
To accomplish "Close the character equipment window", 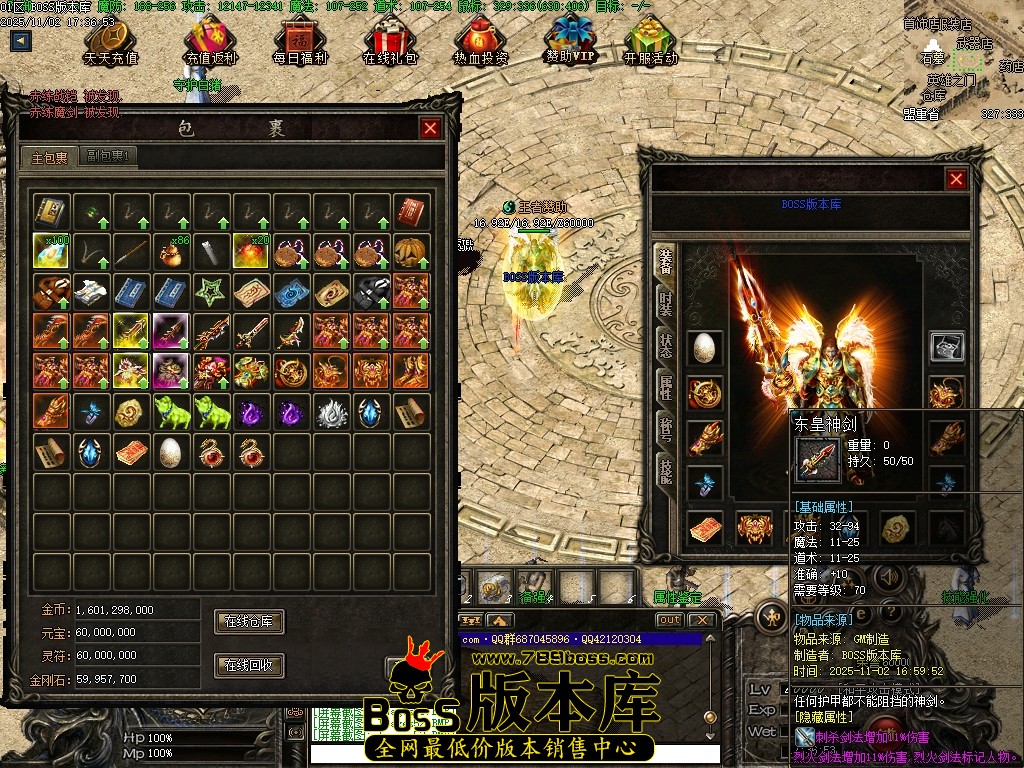I will coord(956,179).
